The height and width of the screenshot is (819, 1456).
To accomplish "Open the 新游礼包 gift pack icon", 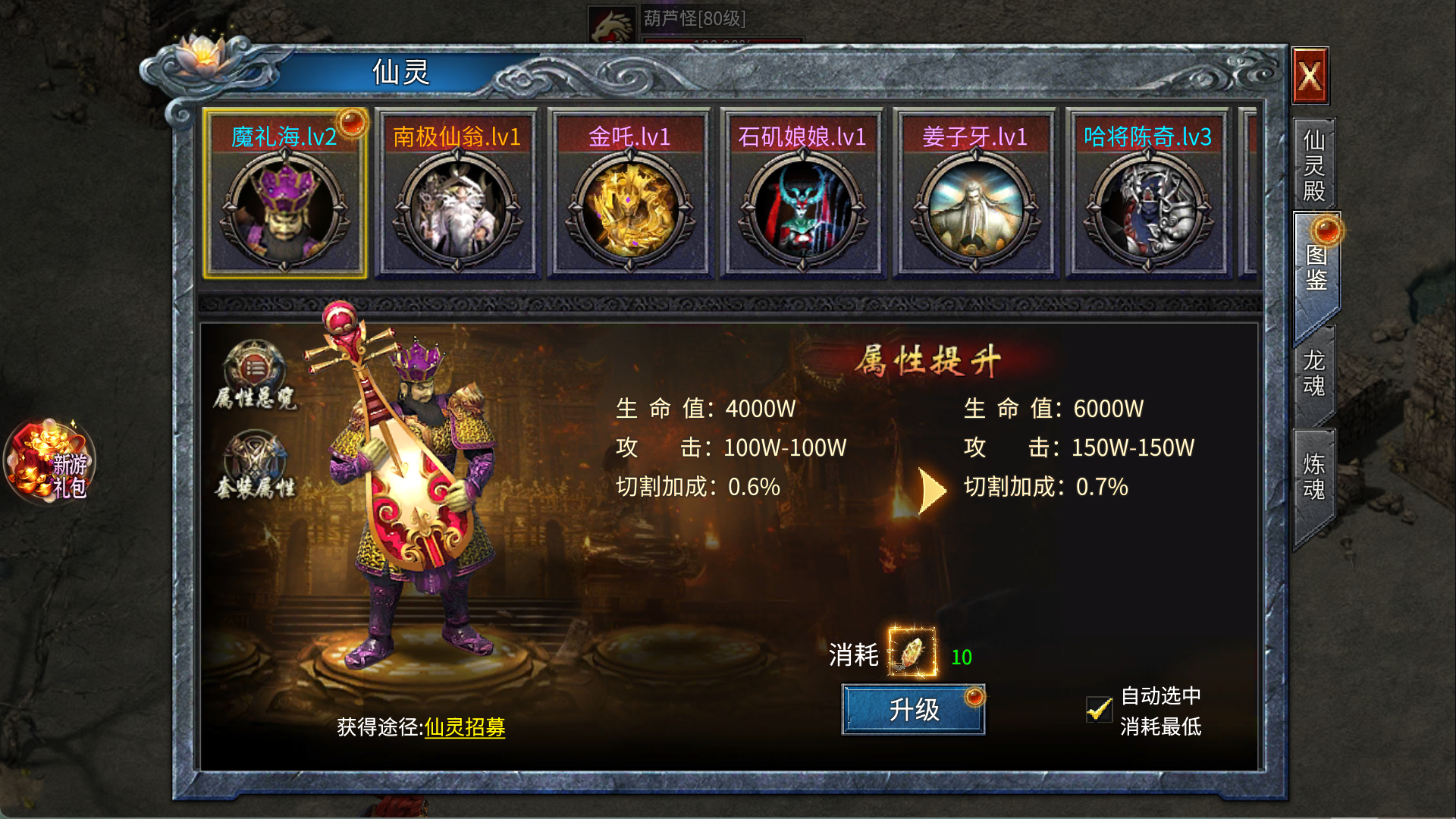I will (x=50, y=463).
